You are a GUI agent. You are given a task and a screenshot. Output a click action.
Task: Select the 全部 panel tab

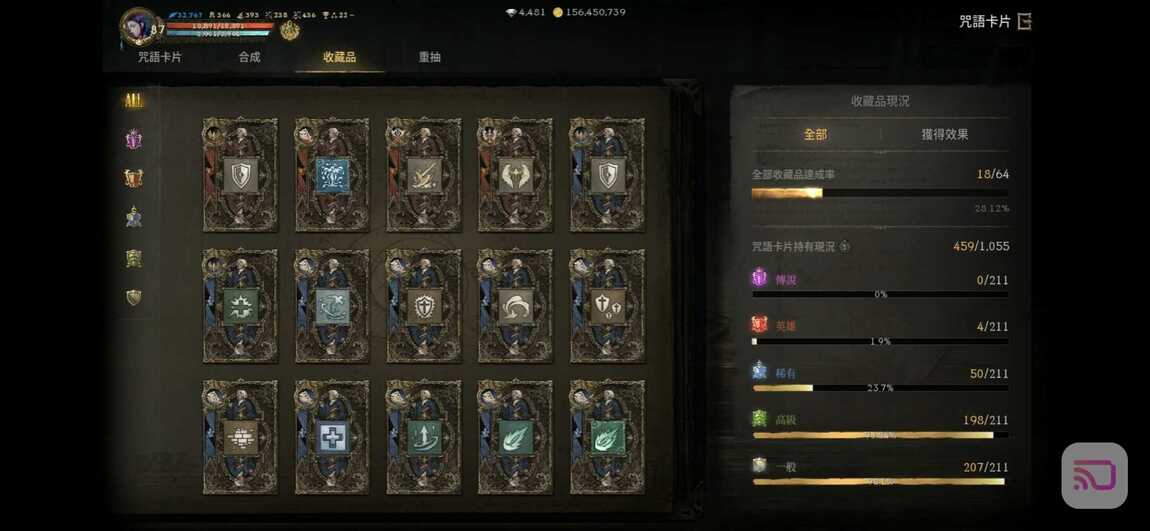click(x=815, y=134)
